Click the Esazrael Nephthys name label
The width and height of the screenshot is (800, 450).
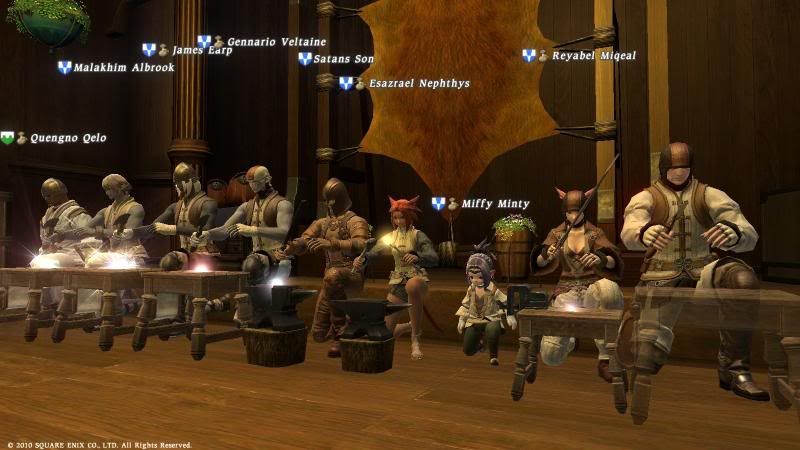pyautogui.click(x=419, y=84)
